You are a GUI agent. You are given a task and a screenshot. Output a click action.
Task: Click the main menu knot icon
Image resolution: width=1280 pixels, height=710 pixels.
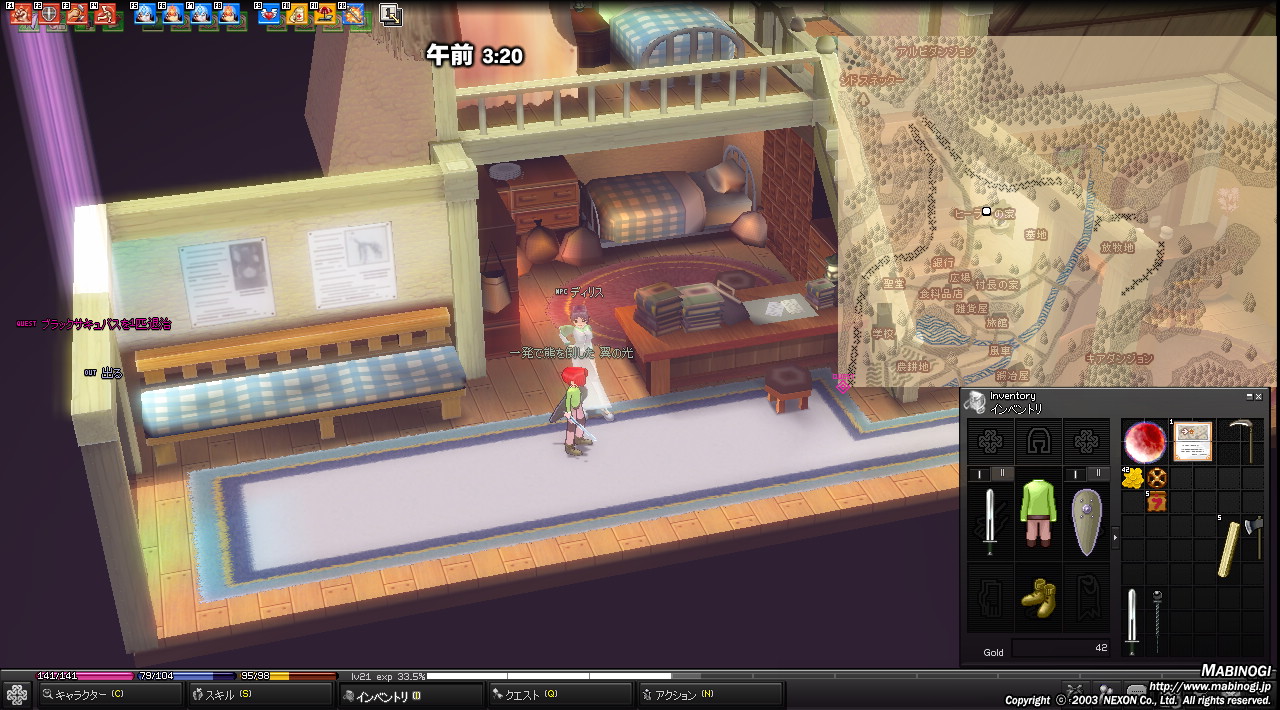17,695
